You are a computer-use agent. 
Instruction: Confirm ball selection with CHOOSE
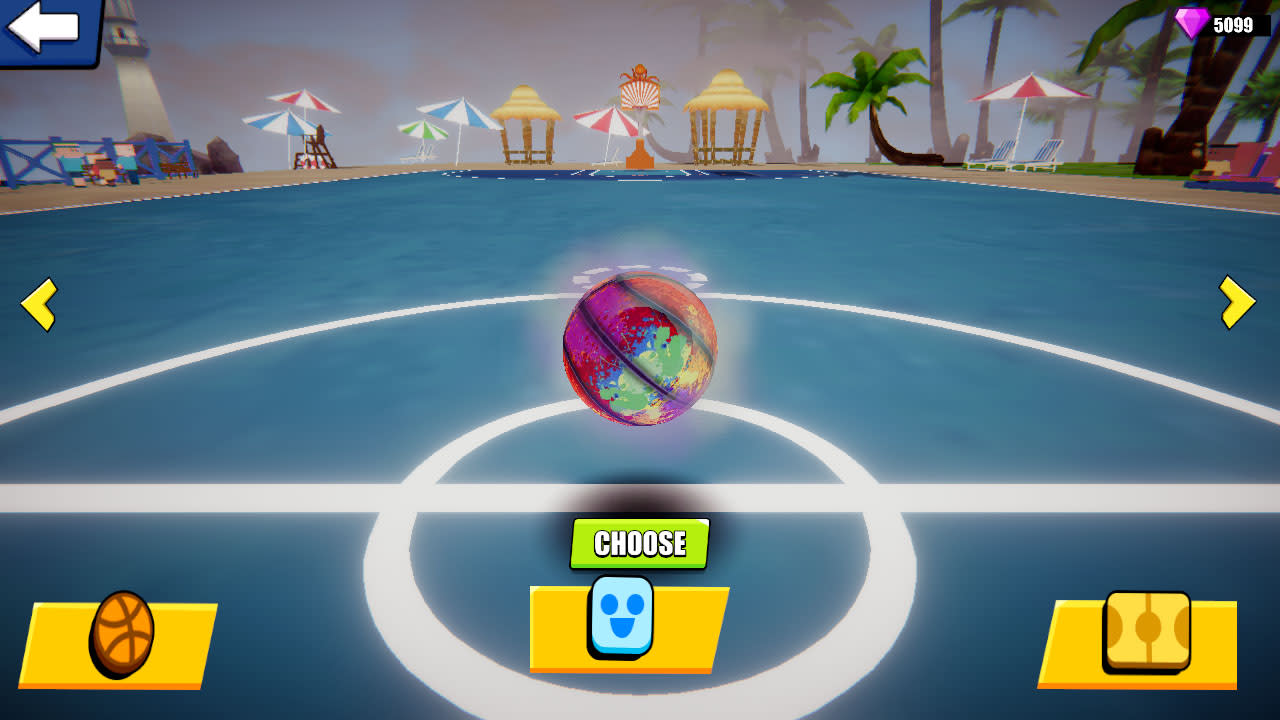(x=639, y=545)
